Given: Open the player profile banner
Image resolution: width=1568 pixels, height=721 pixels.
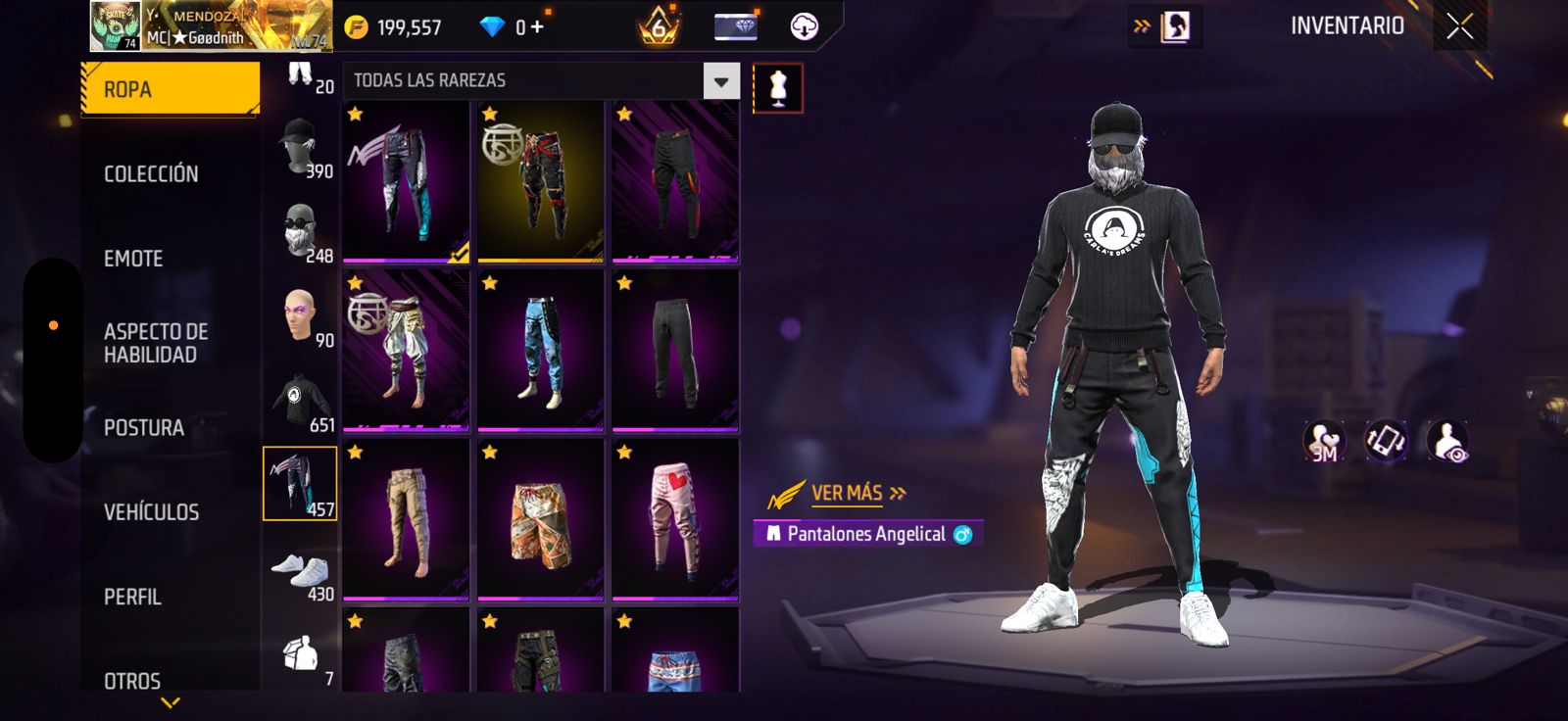Looking at the screenshot, I should (x=211, y=26).
